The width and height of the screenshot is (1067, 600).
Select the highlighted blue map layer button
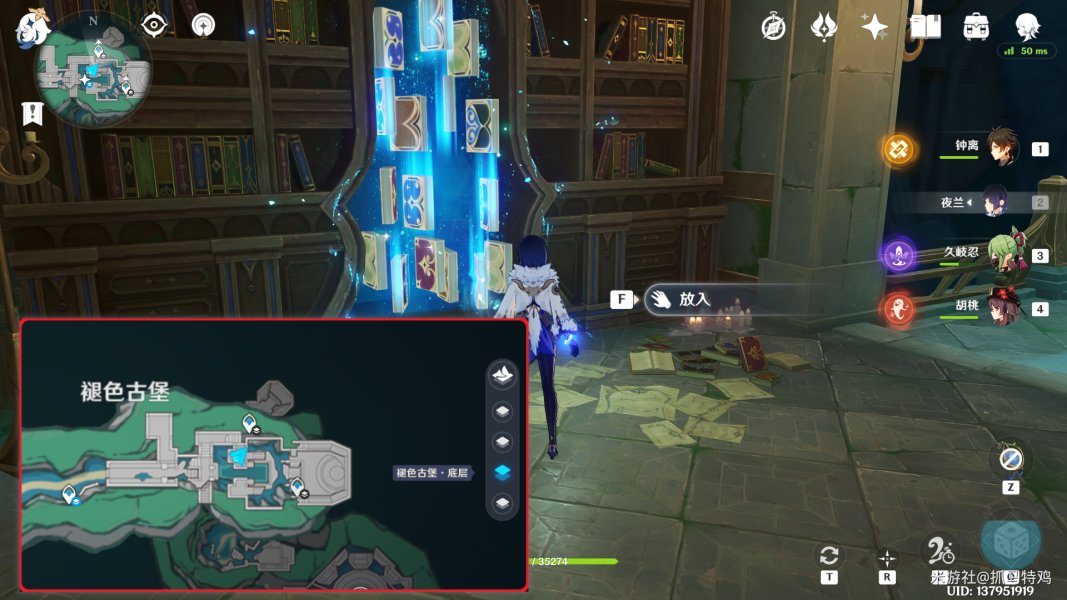pos(503,472)
